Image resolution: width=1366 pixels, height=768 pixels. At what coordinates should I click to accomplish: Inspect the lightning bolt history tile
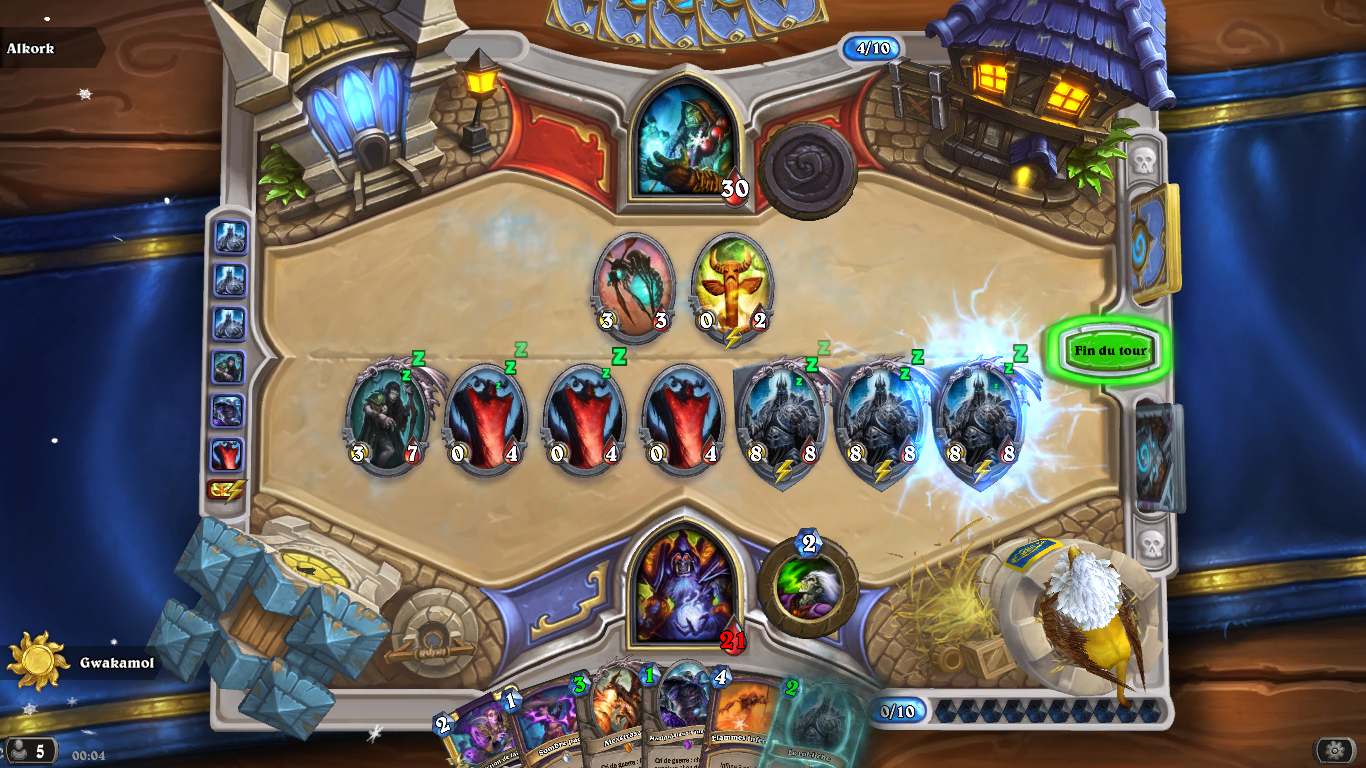(227, 491)
